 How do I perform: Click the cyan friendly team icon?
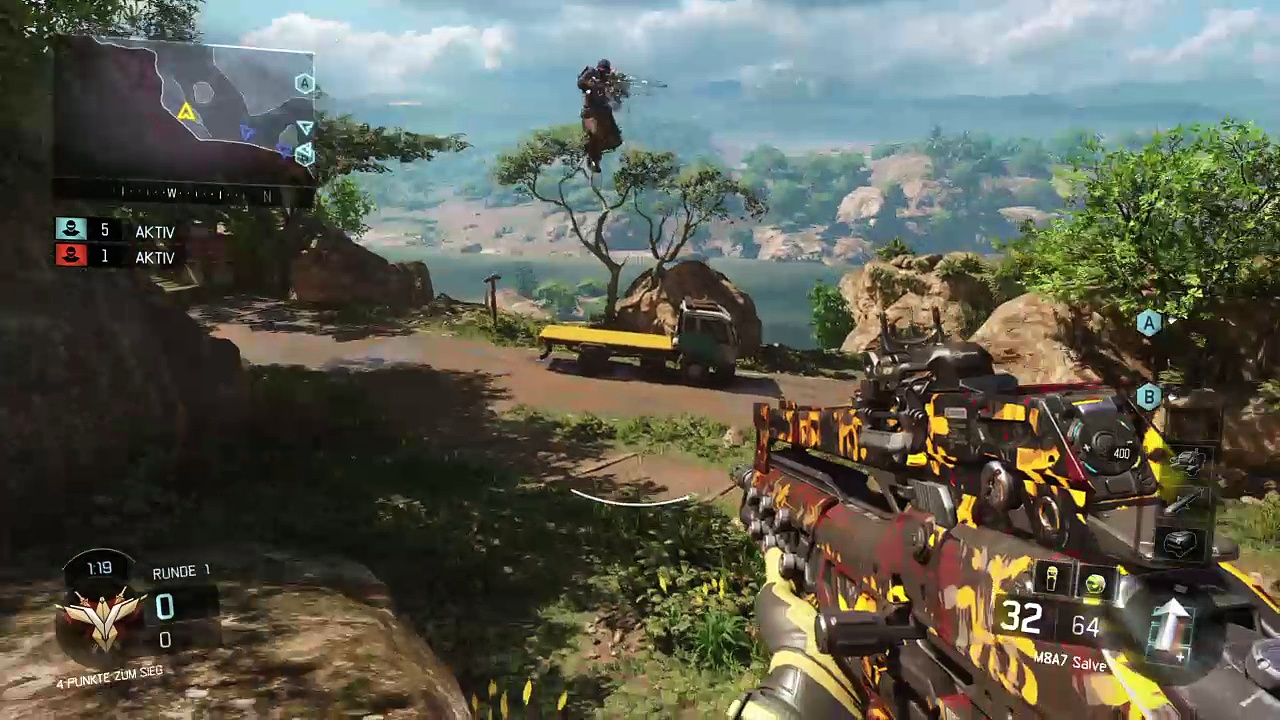click(71, 230)
